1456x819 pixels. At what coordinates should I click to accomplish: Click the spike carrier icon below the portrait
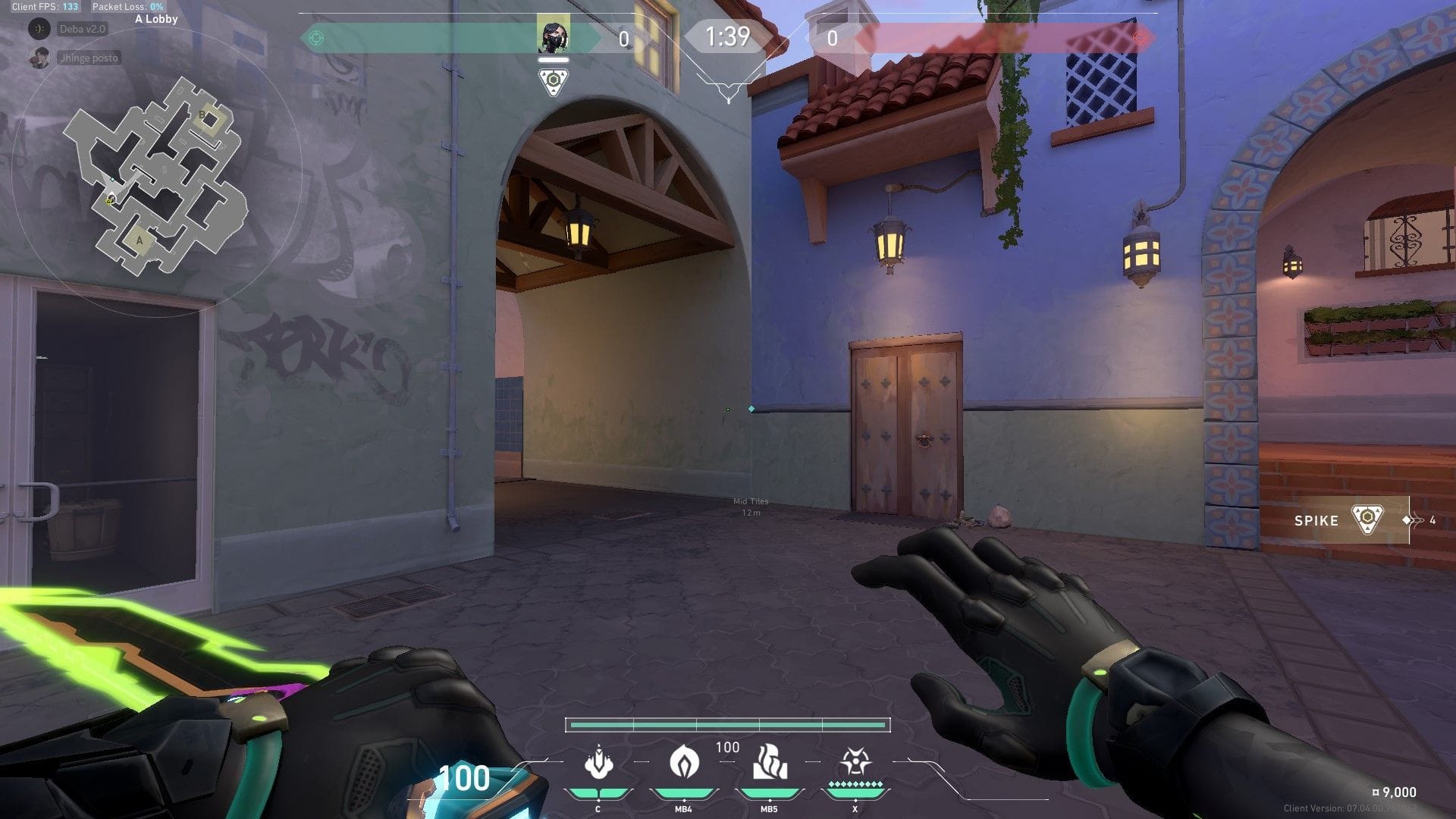(553, 81)
